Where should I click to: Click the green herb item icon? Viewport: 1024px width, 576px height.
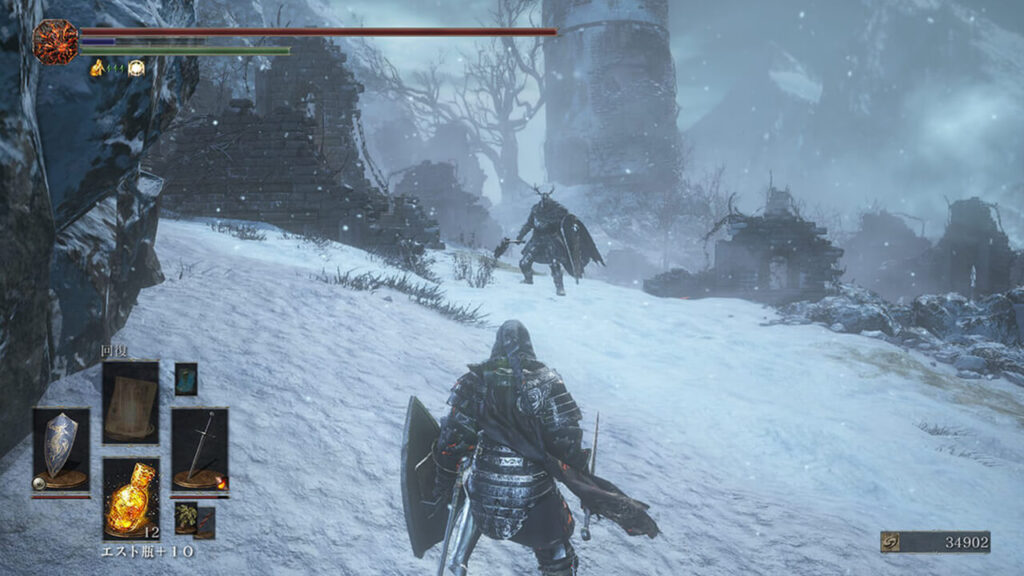[x=186, y=516]
